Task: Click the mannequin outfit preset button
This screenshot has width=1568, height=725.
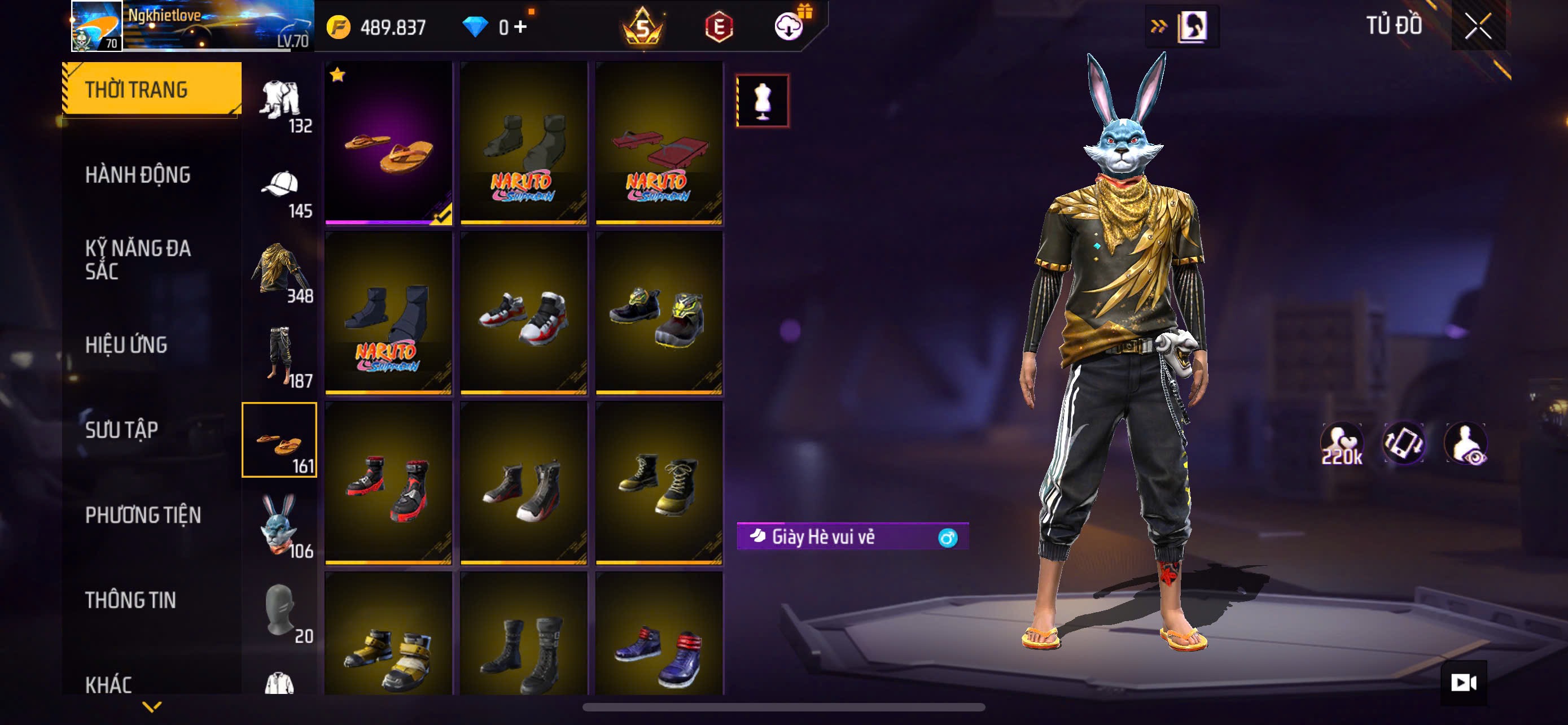Action: [763, 101]
